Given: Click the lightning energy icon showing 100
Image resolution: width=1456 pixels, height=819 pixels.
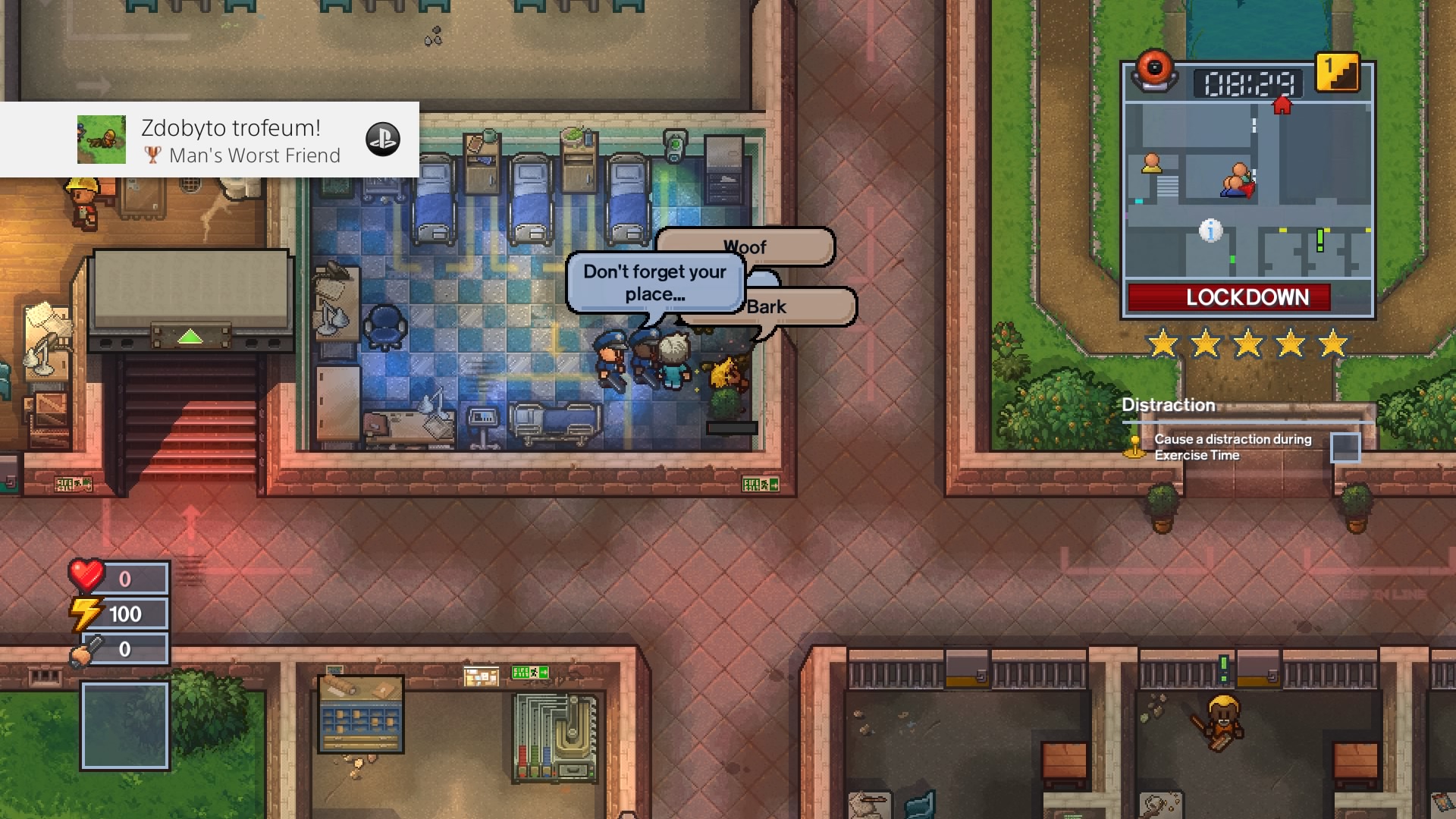Looking at the screenshot, I should coord(86,613).
